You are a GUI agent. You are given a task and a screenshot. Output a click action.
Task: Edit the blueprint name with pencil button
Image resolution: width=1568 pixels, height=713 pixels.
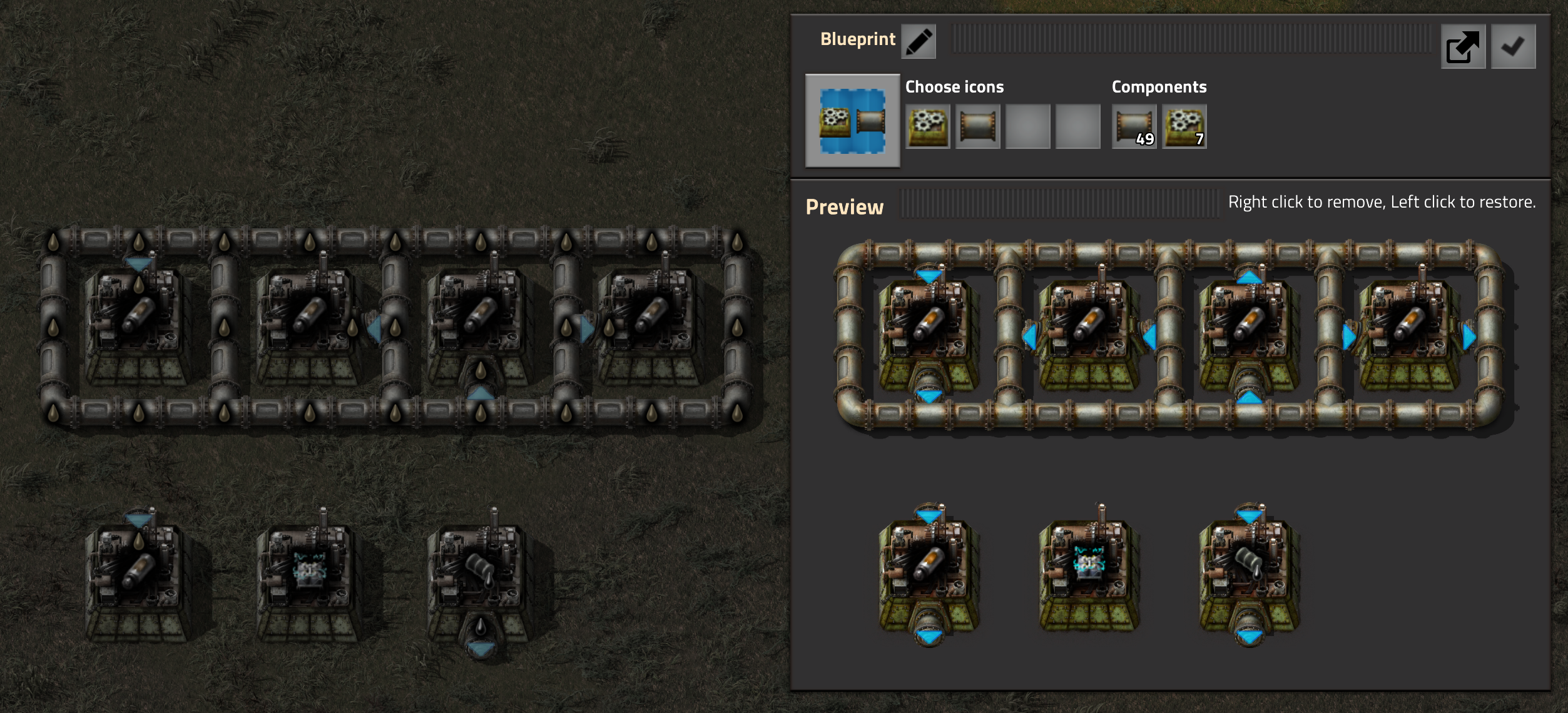[x=918, y=42]
